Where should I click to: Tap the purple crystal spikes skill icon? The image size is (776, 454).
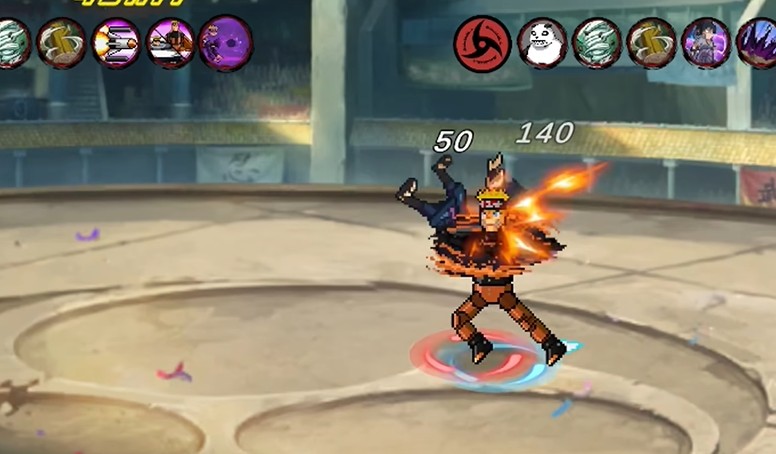click(x=757, y=44)
